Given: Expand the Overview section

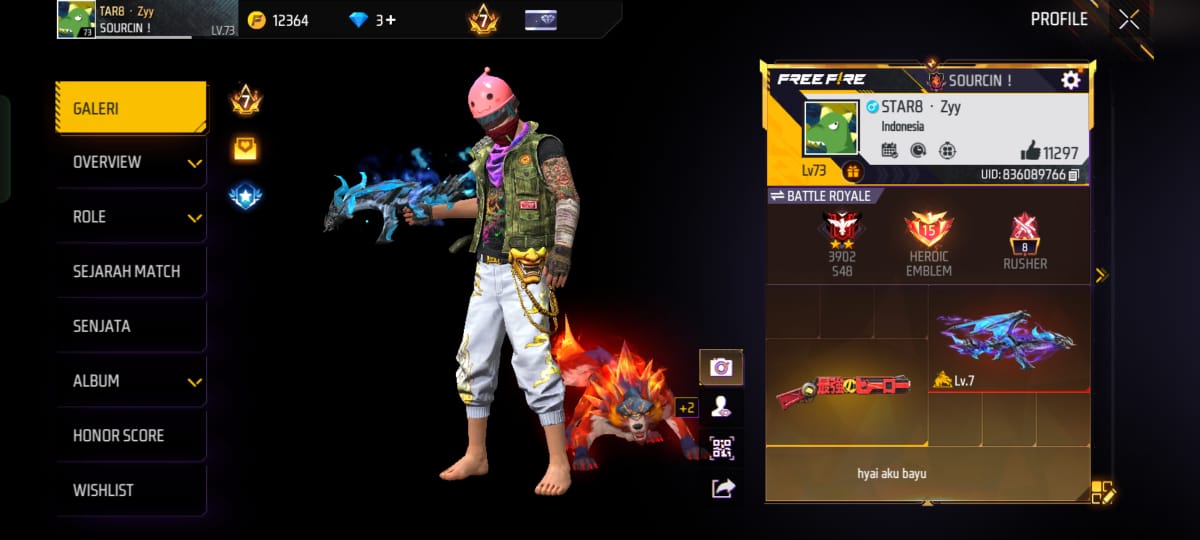Looking at the screenshot, I should pyautogui.click(x=131, y=162).
